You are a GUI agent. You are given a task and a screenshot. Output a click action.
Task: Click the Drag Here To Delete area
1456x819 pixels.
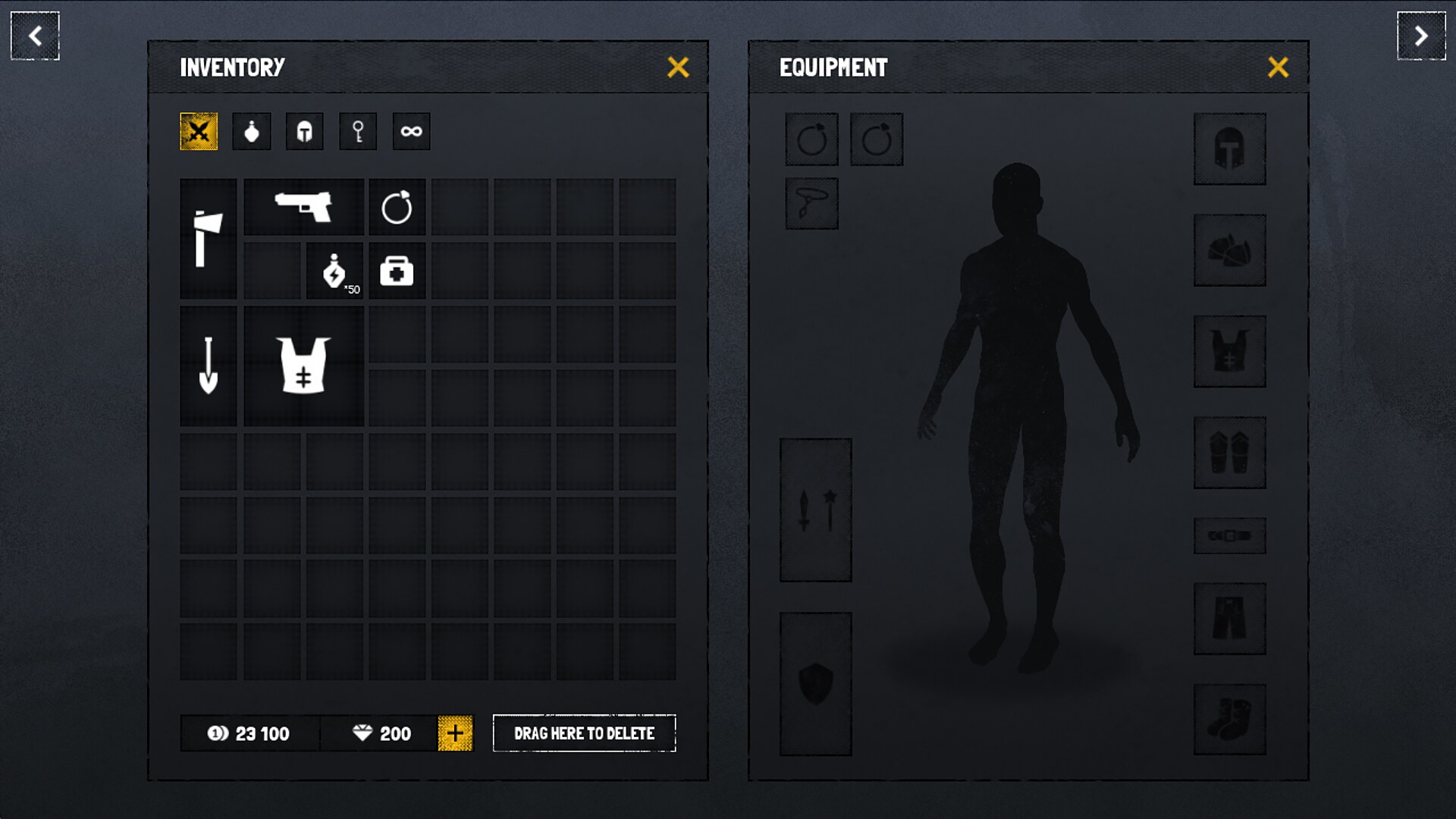(x=585, y=733)
